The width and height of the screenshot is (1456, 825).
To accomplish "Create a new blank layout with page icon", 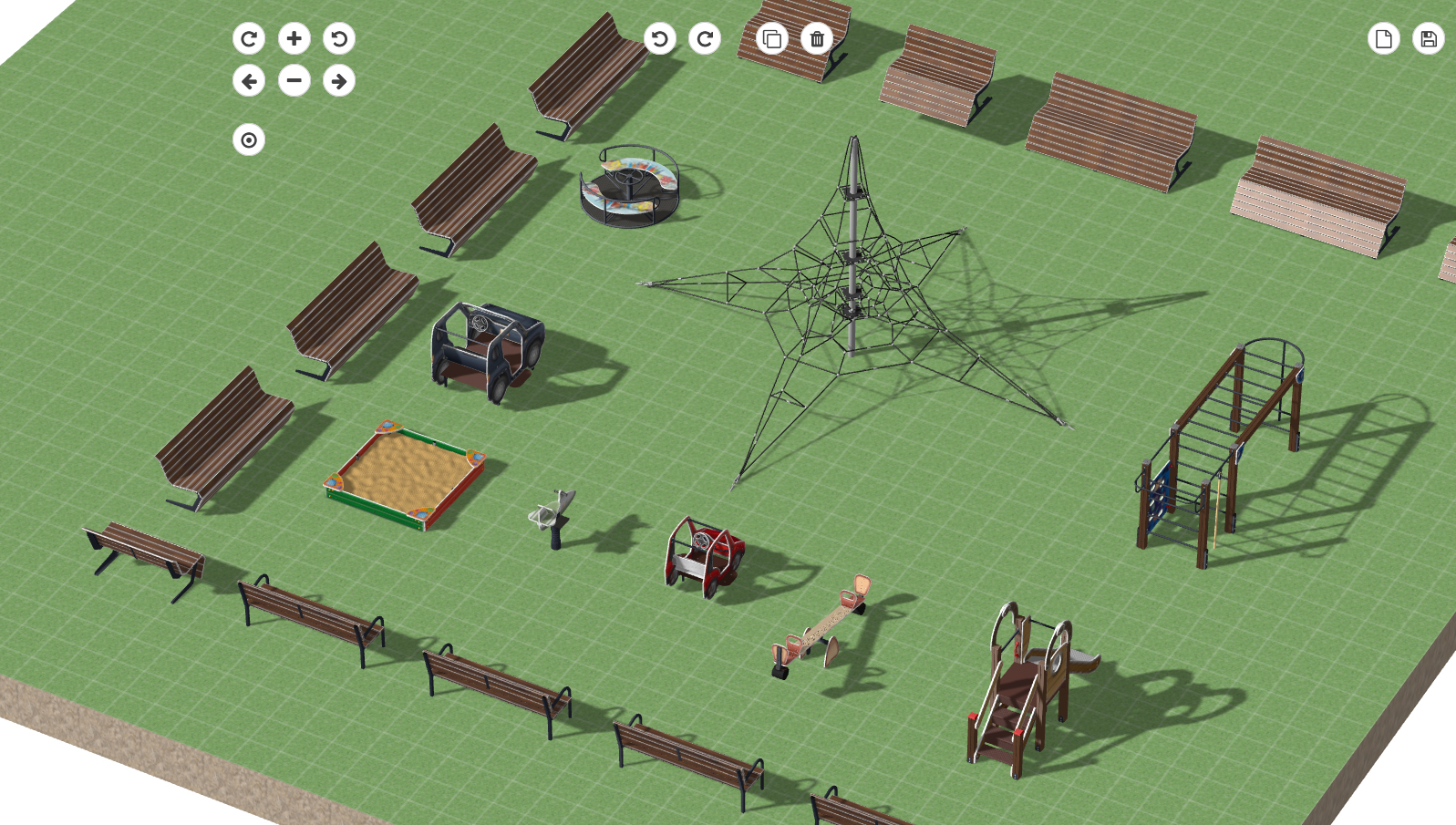I will [1384, 38].
